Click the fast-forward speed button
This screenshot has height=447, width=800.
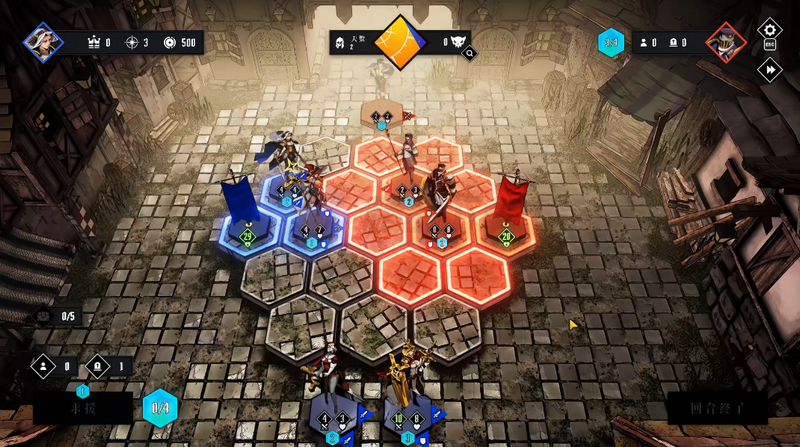point(769,70)
